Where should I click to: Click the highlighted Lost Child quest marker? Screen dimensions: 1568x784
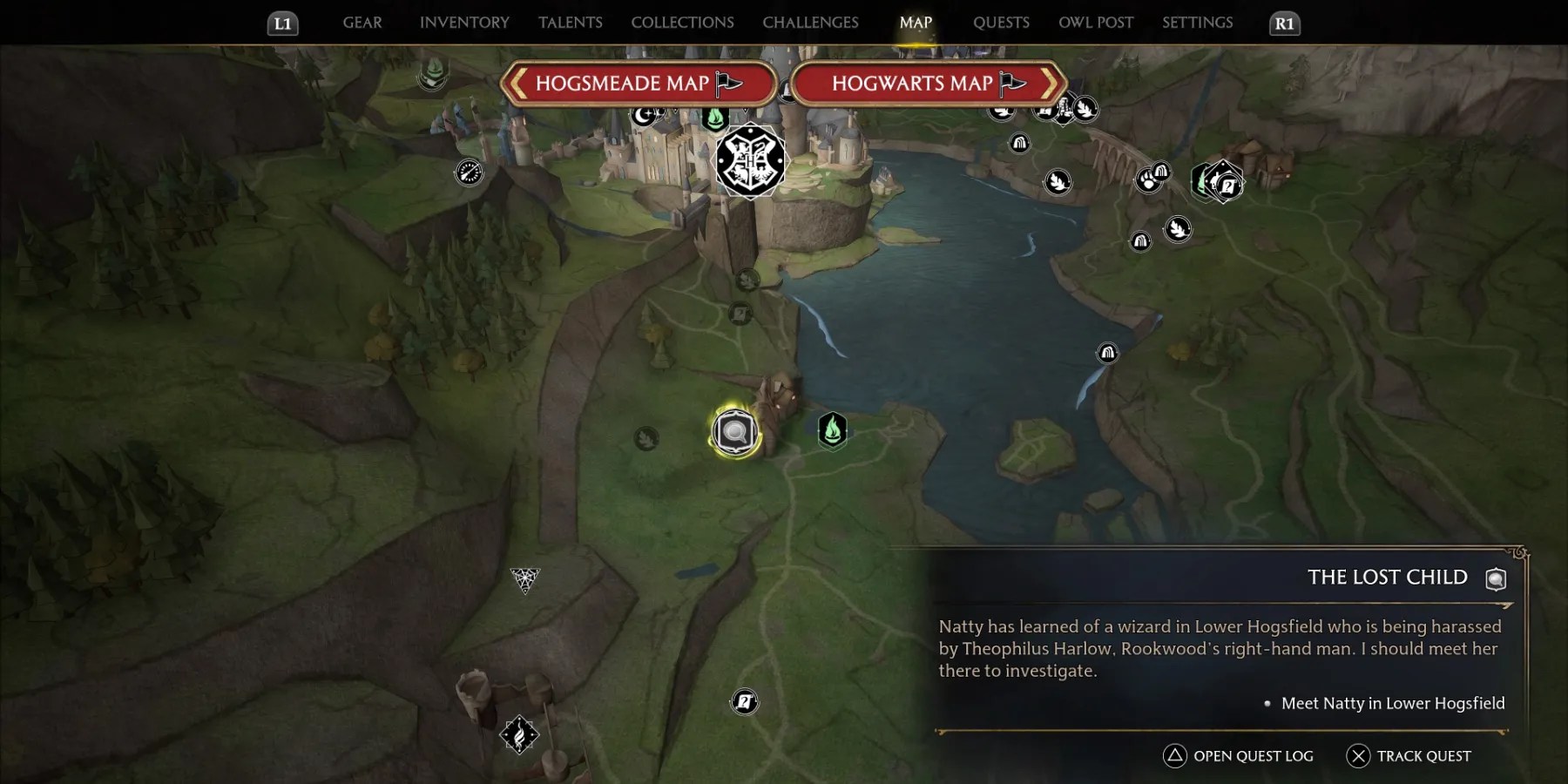735,431
